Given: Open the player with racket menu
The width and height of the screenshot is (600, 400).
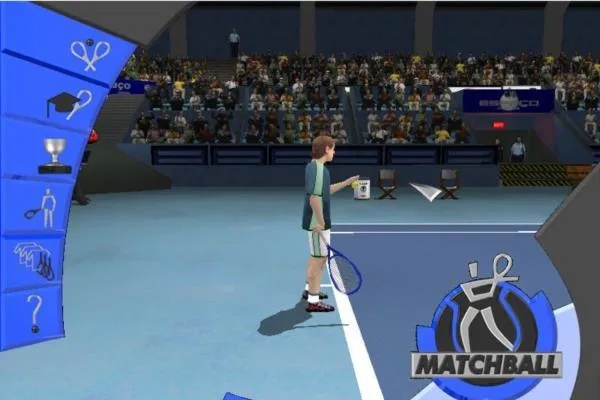Looking at the screenshot, I should [x=42, y=207].
